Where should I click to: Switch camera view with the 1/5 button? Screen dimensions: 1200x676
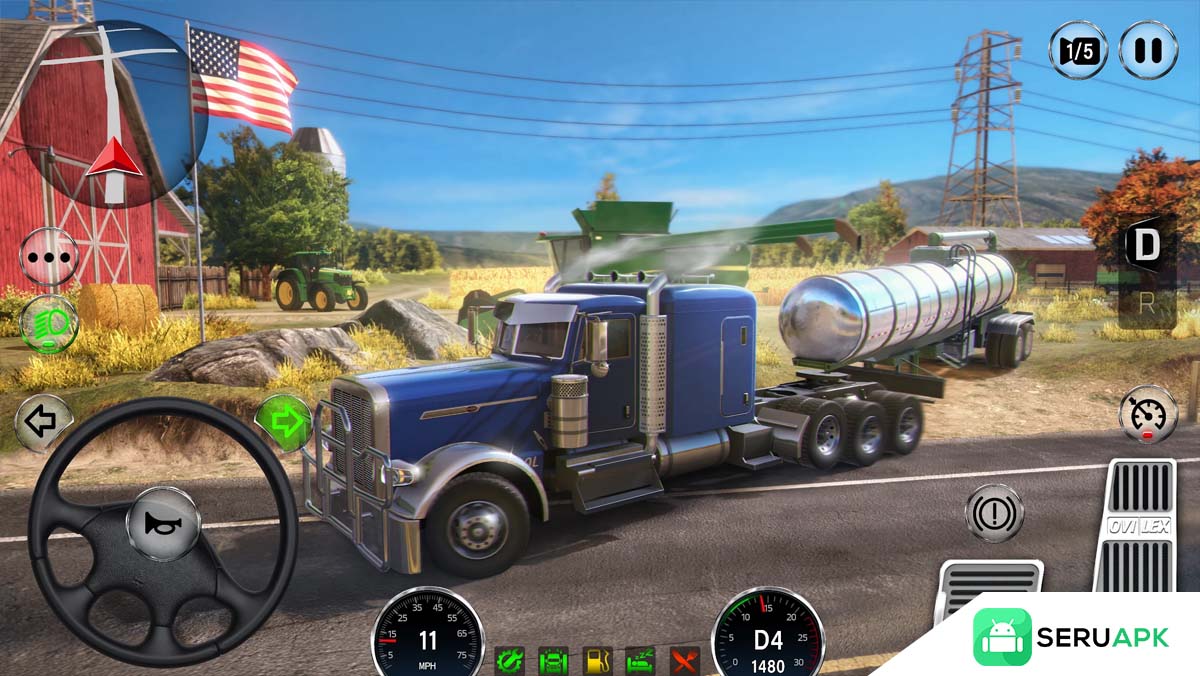pos(1077,50)
